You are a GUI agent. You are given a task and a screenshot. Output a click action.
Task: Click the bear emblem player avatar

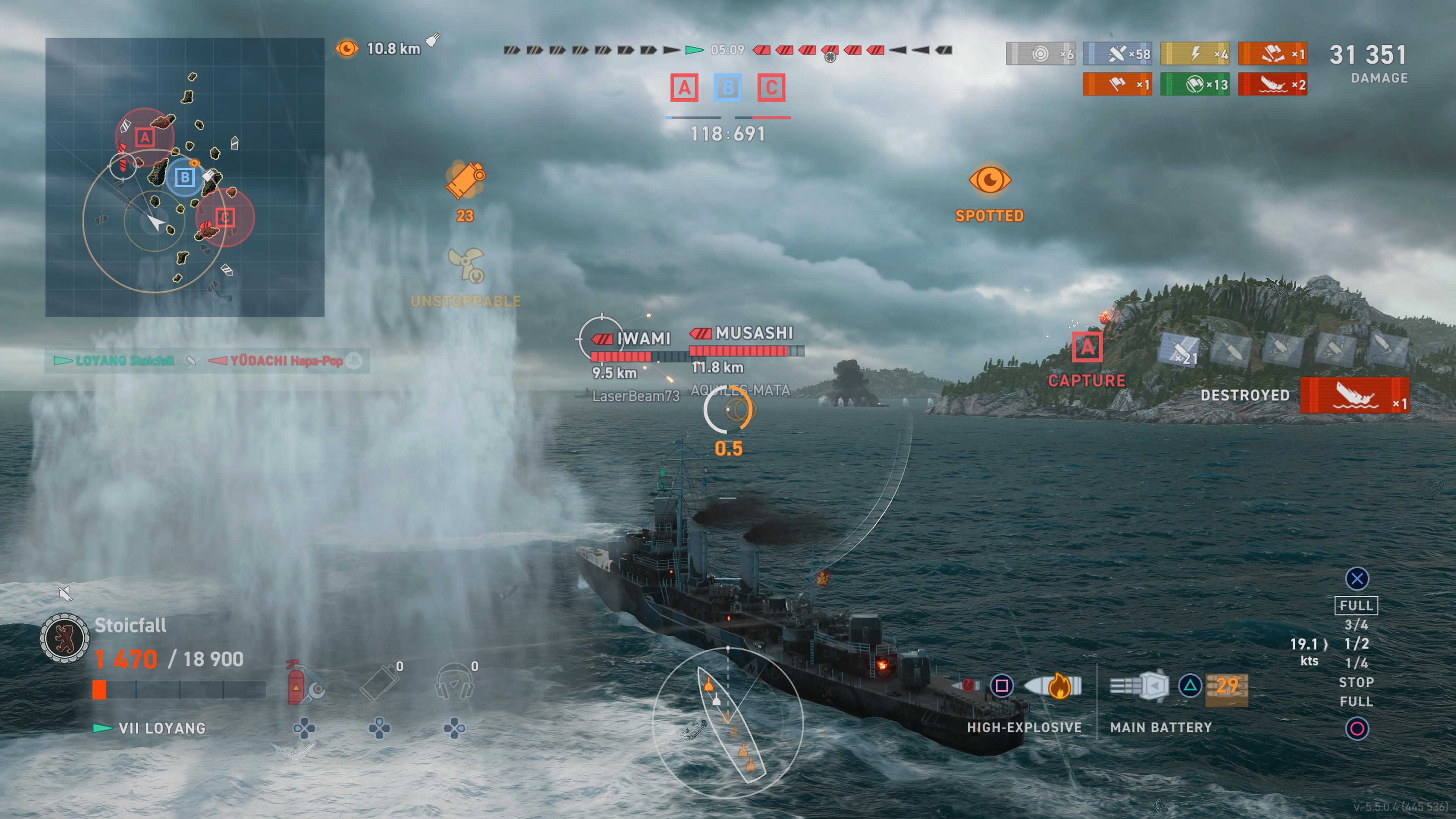pos(64,638)
